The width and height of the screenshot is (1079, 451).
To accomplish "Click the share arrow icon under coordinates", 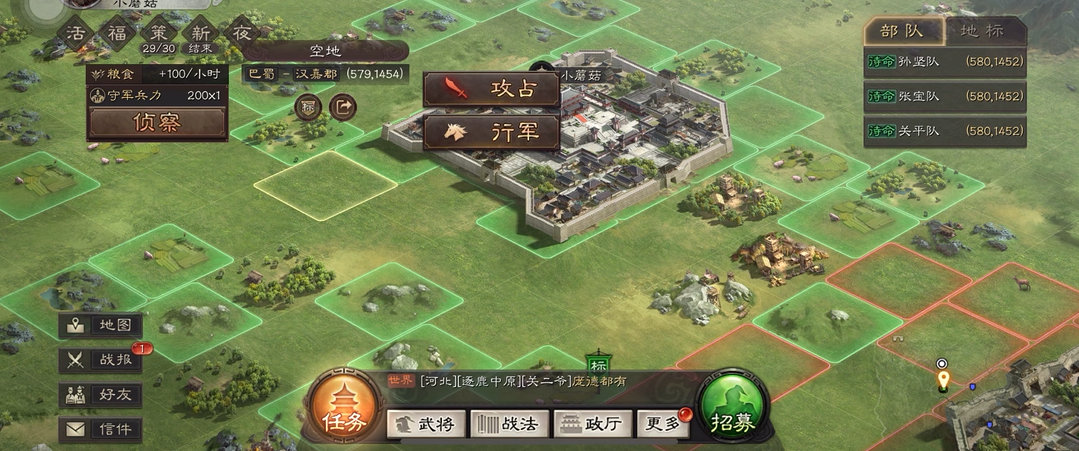I will coord(342,105).
